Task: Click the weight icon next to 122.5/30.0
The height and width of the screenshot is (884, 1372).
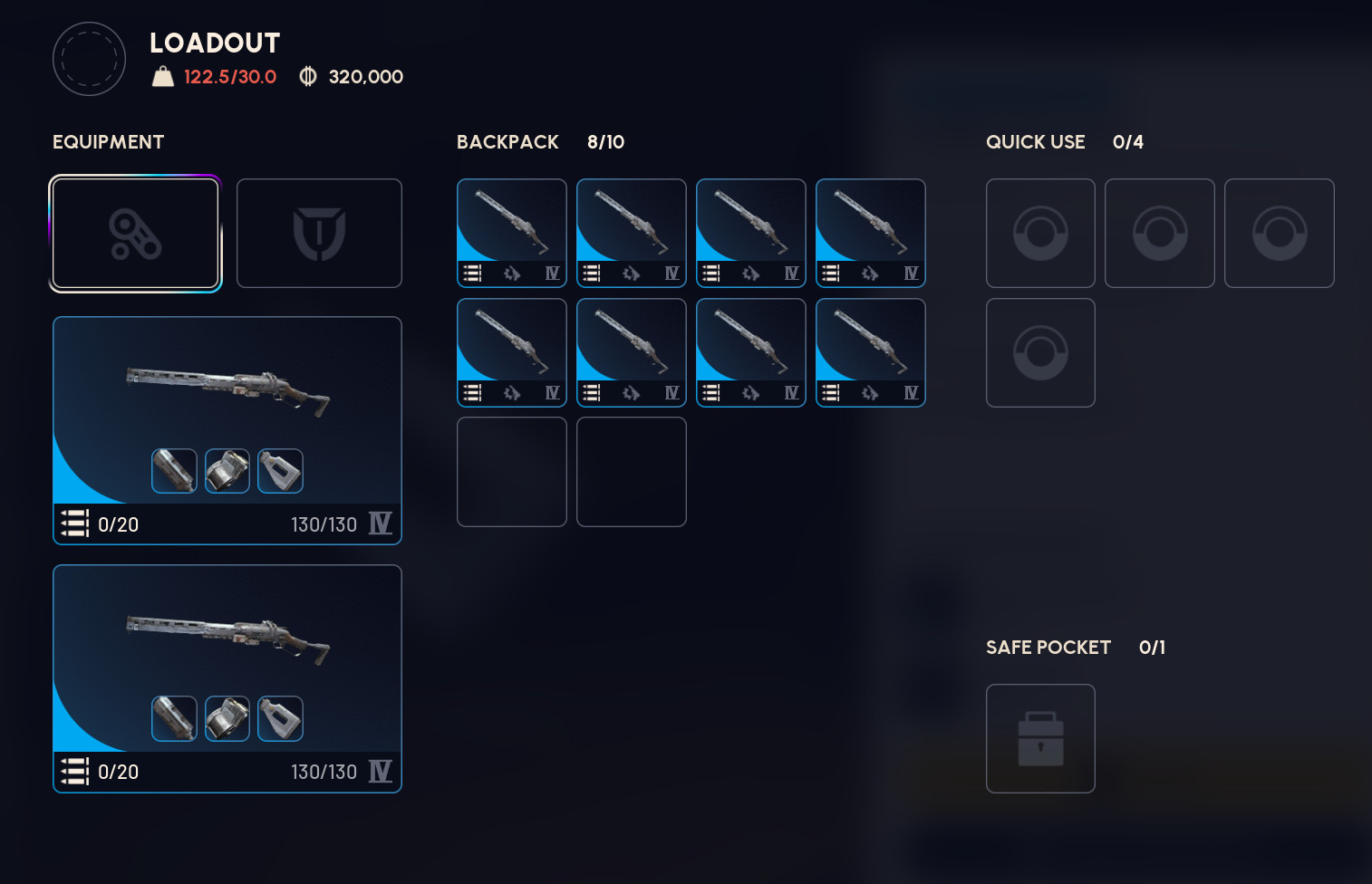Action: (x=163, y=76)
